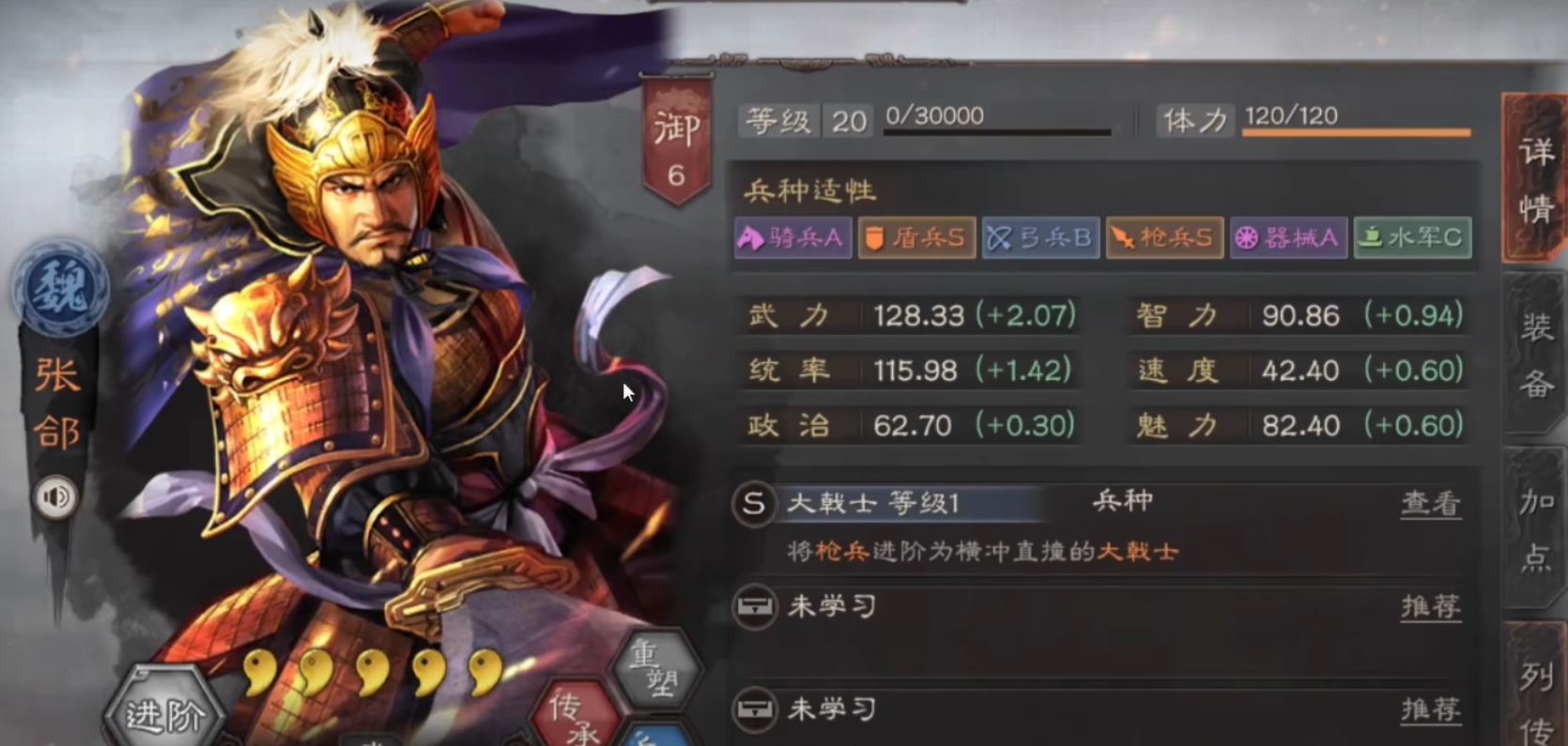Click the 枪兵S spear troop aptitude icon

tap(1164, 237)
